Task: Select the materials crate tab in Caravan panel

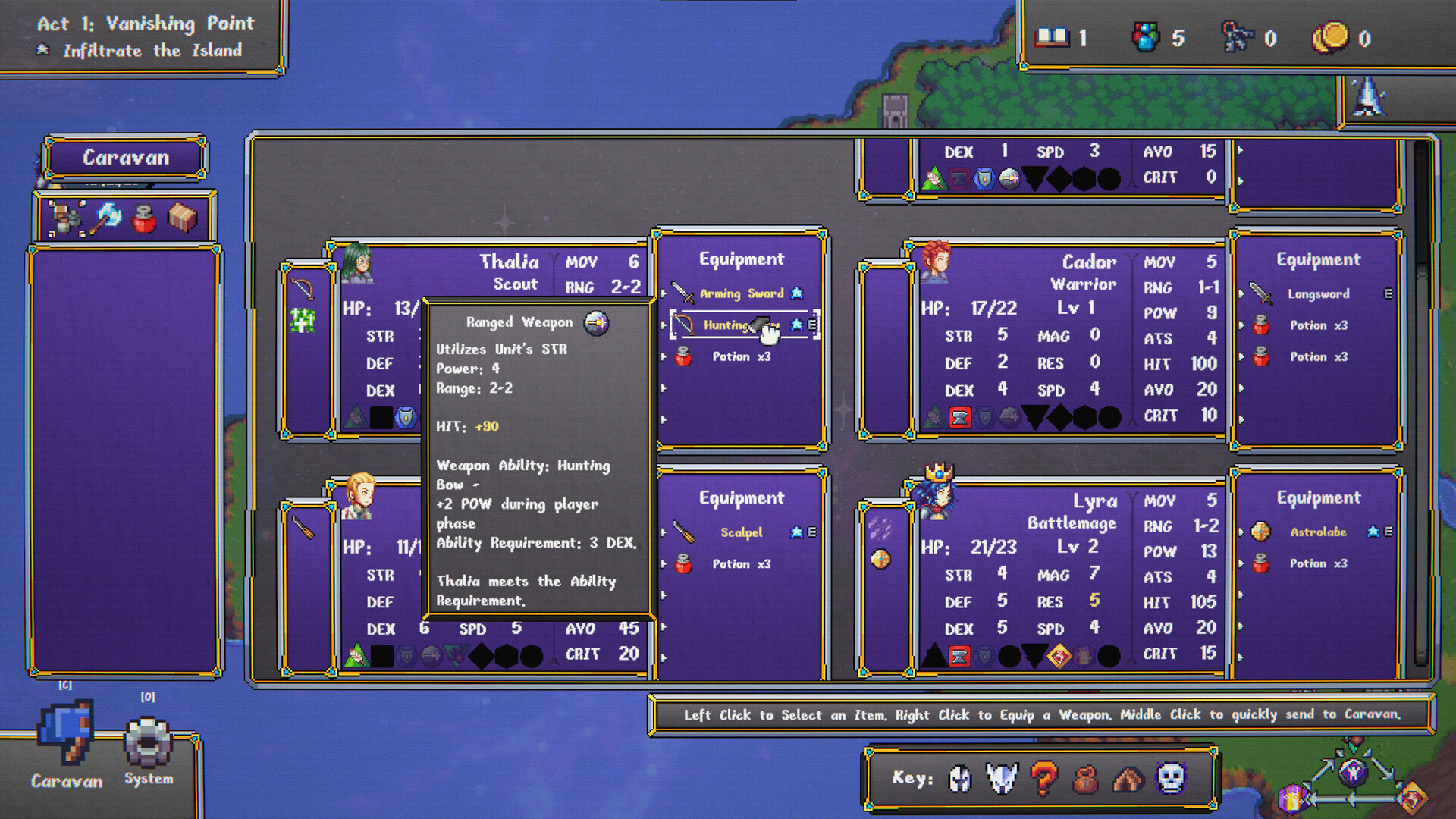Action: [x=180, y=218]
